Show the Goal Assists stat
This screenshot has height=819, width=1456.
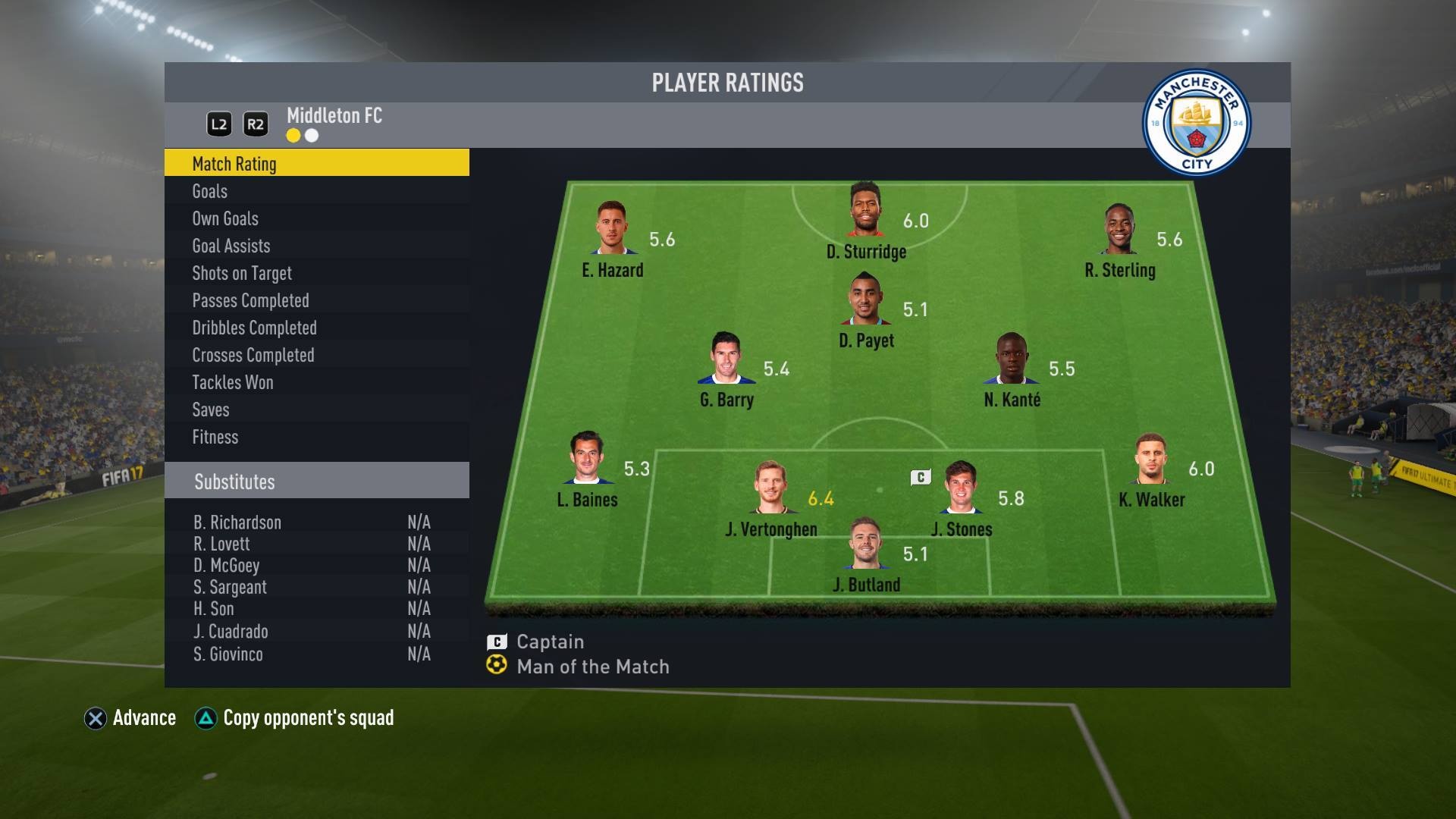tap(316, 246)
